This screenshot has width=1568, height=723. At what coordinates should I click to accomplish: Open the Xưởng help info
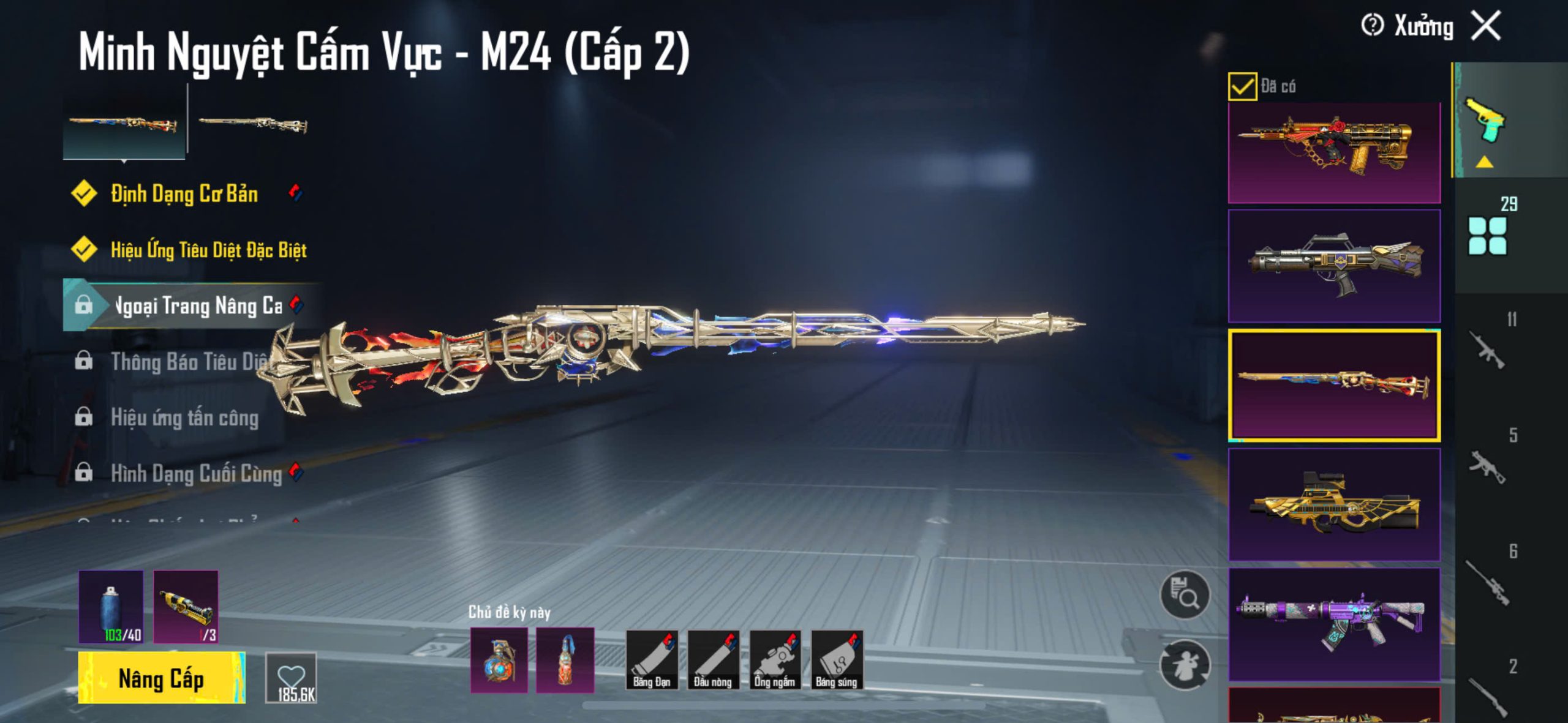pyautogui.click(x=1372, y=26)
